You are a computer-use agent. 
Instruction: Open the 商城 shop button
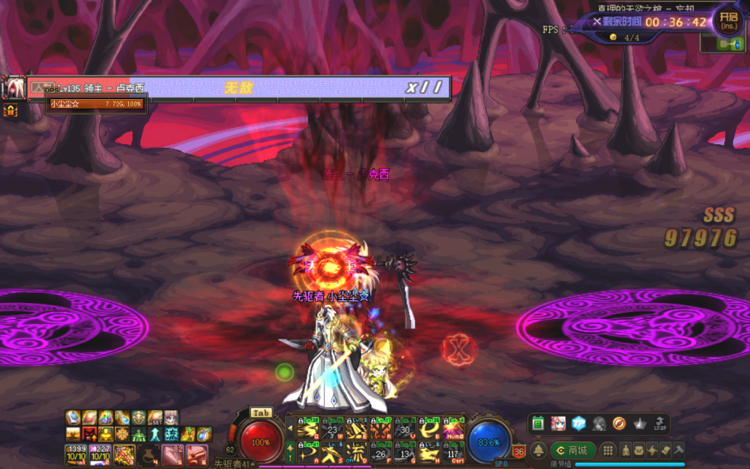point(575,451)
